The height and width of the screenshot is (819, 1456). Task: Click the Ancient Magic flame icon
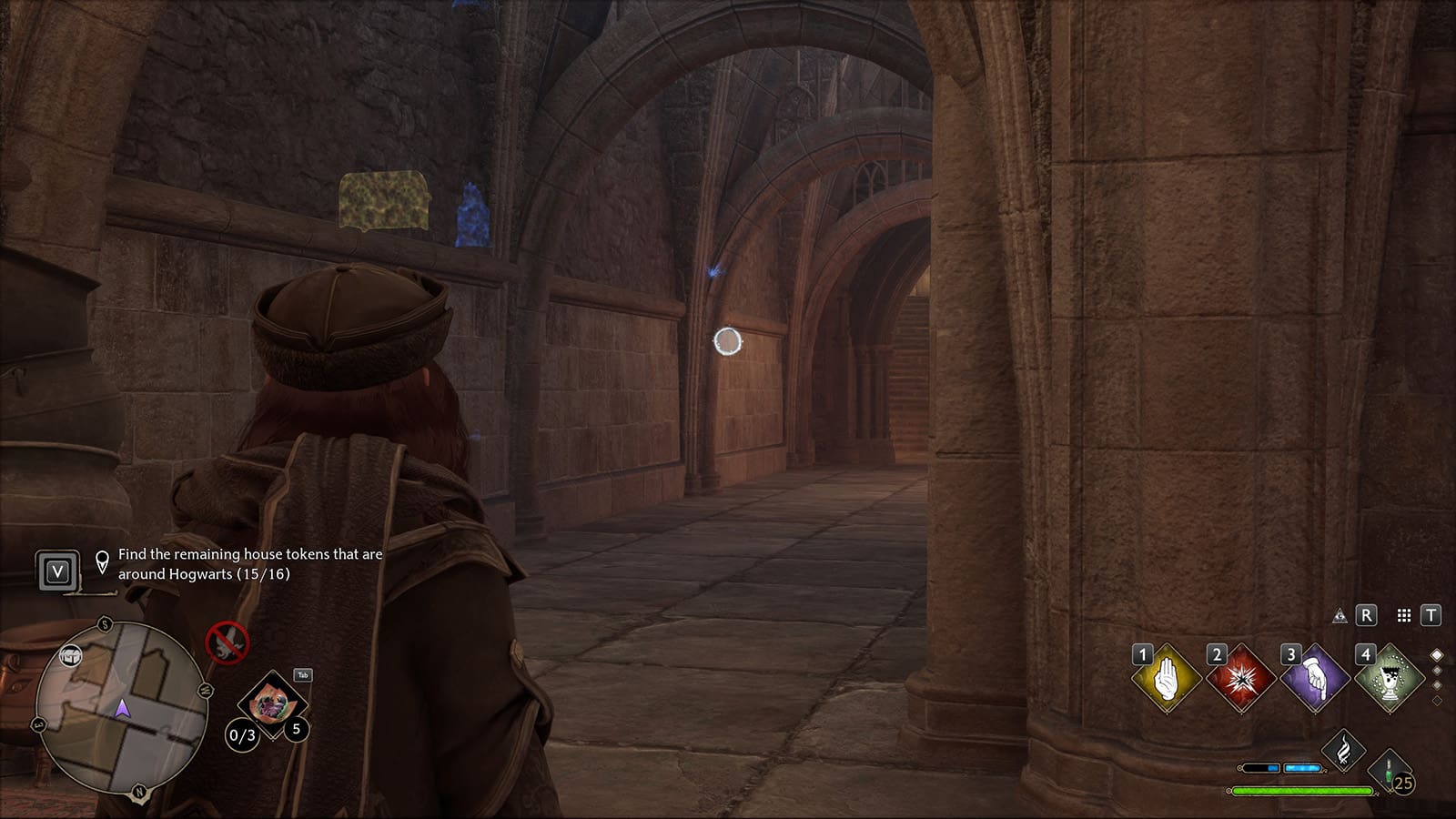coord(1344,749)
